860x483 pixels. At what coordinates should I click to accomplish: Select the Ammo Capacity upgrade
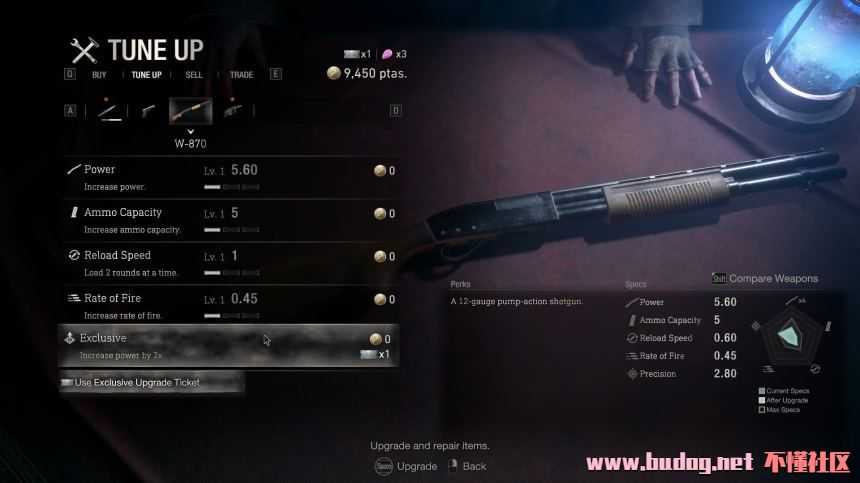pyautogui.click(x=230, y=219)
